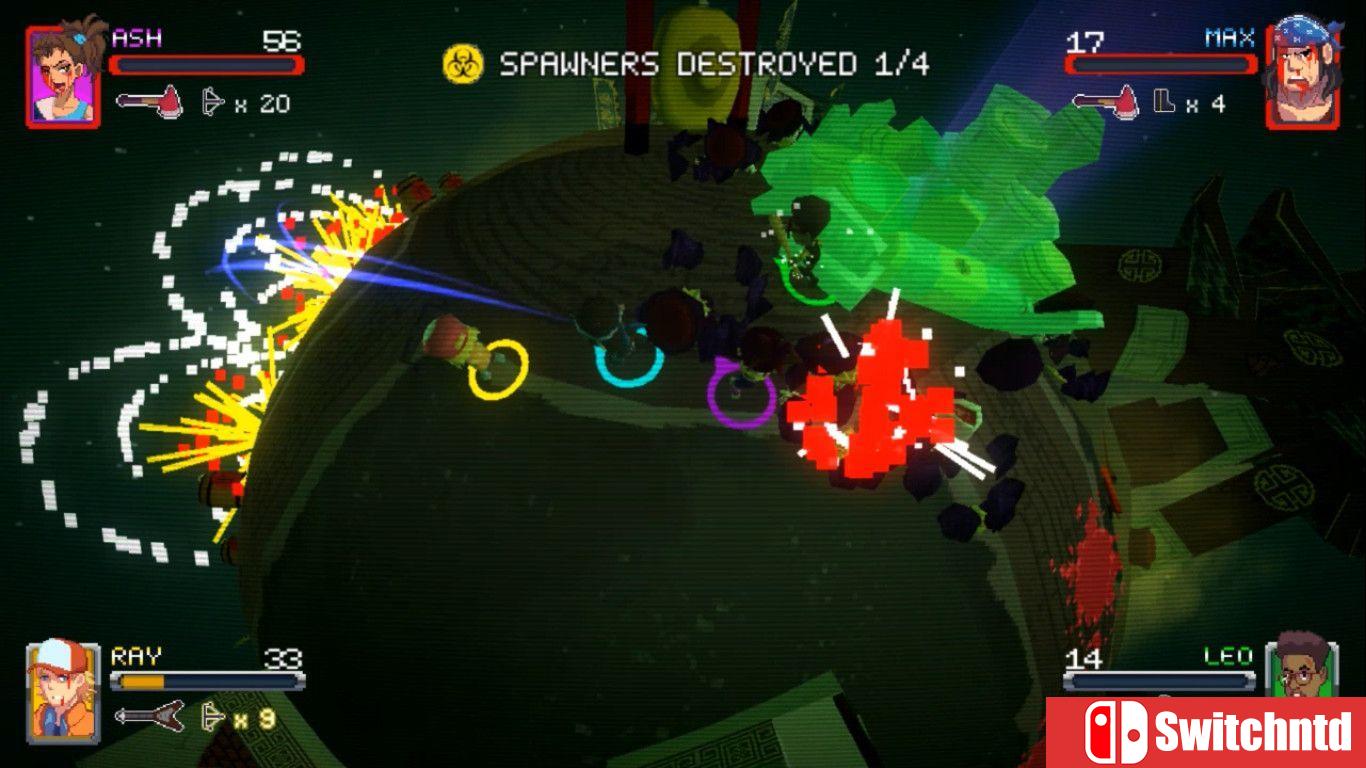This screenshot has width=1366, height=768.
Task: Select Leo's character portrait
Action: [x=1302, y=666]
